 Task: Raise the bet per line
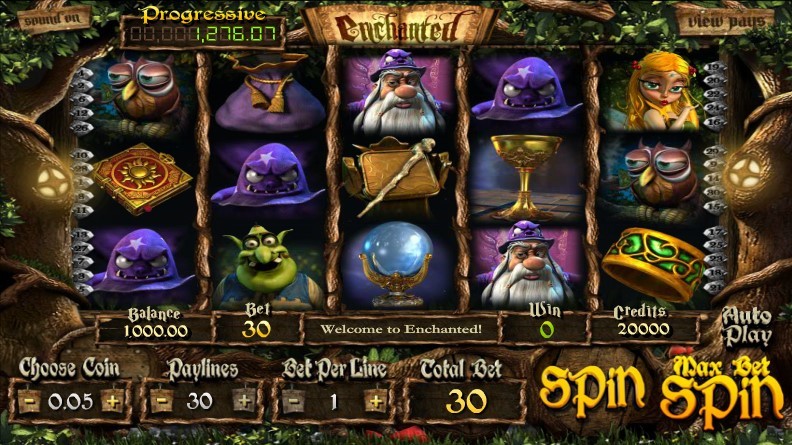375,402
